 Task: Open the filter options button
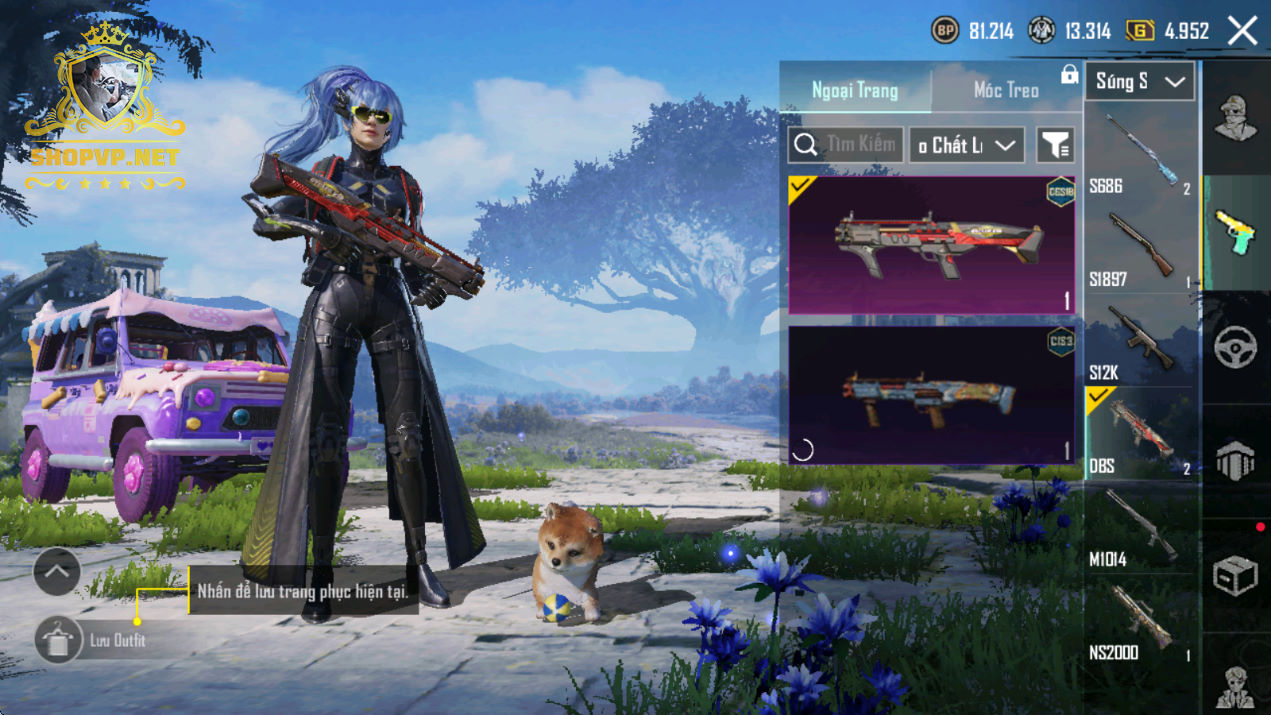coord(1055,145)
